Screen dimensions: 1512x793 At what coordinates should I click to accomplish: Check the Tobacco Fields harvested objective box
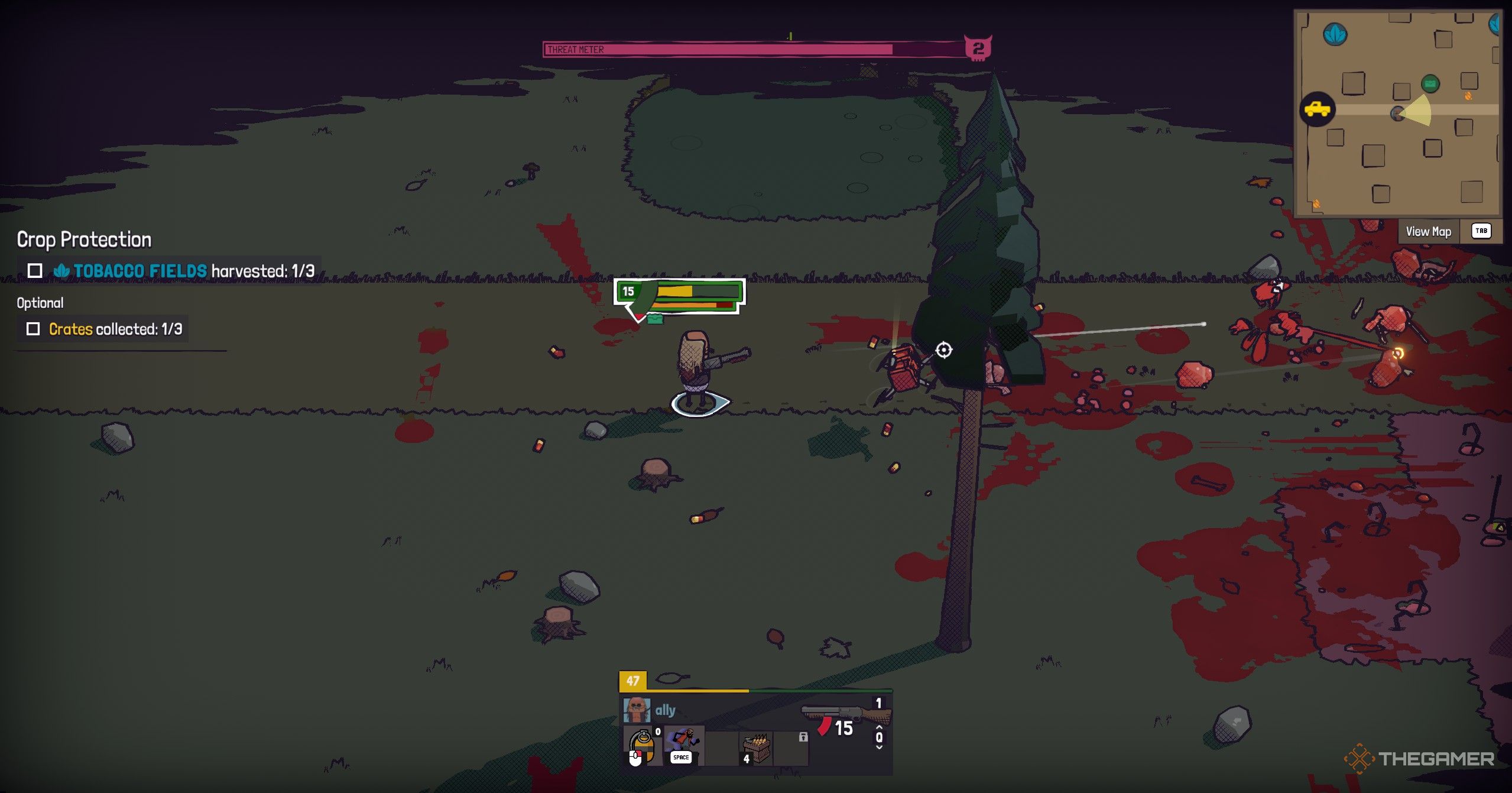(35, 271)
